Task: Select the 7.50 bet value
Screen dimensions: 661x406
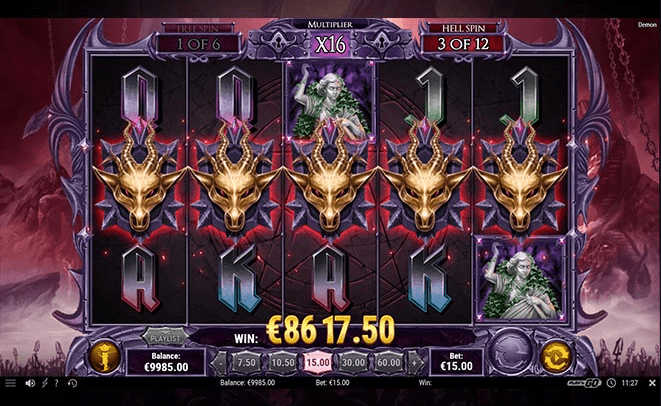Action: tap(246, 362)
